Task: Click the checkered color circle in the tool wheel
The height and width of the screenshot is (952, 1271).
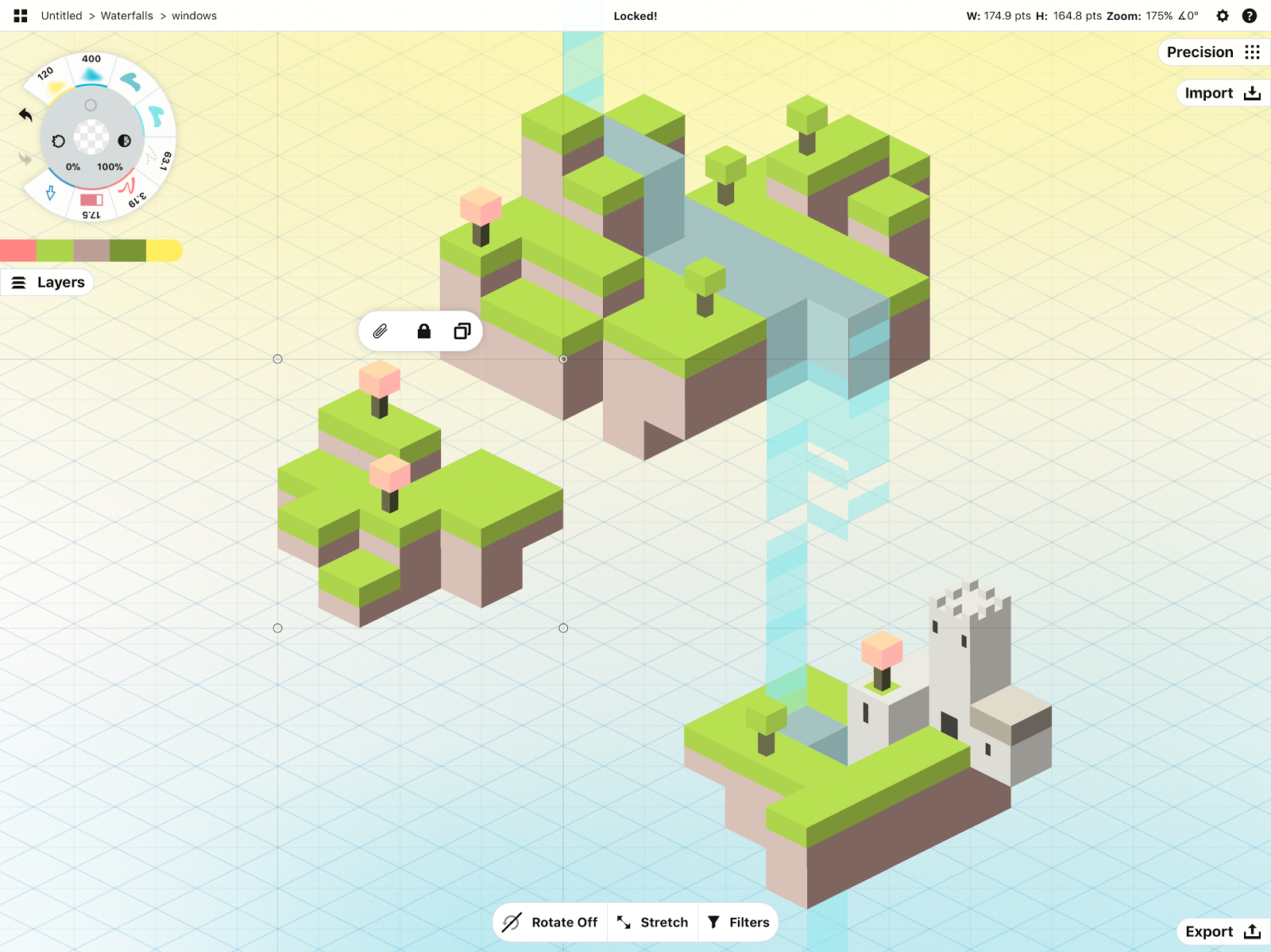Action: 91,137
